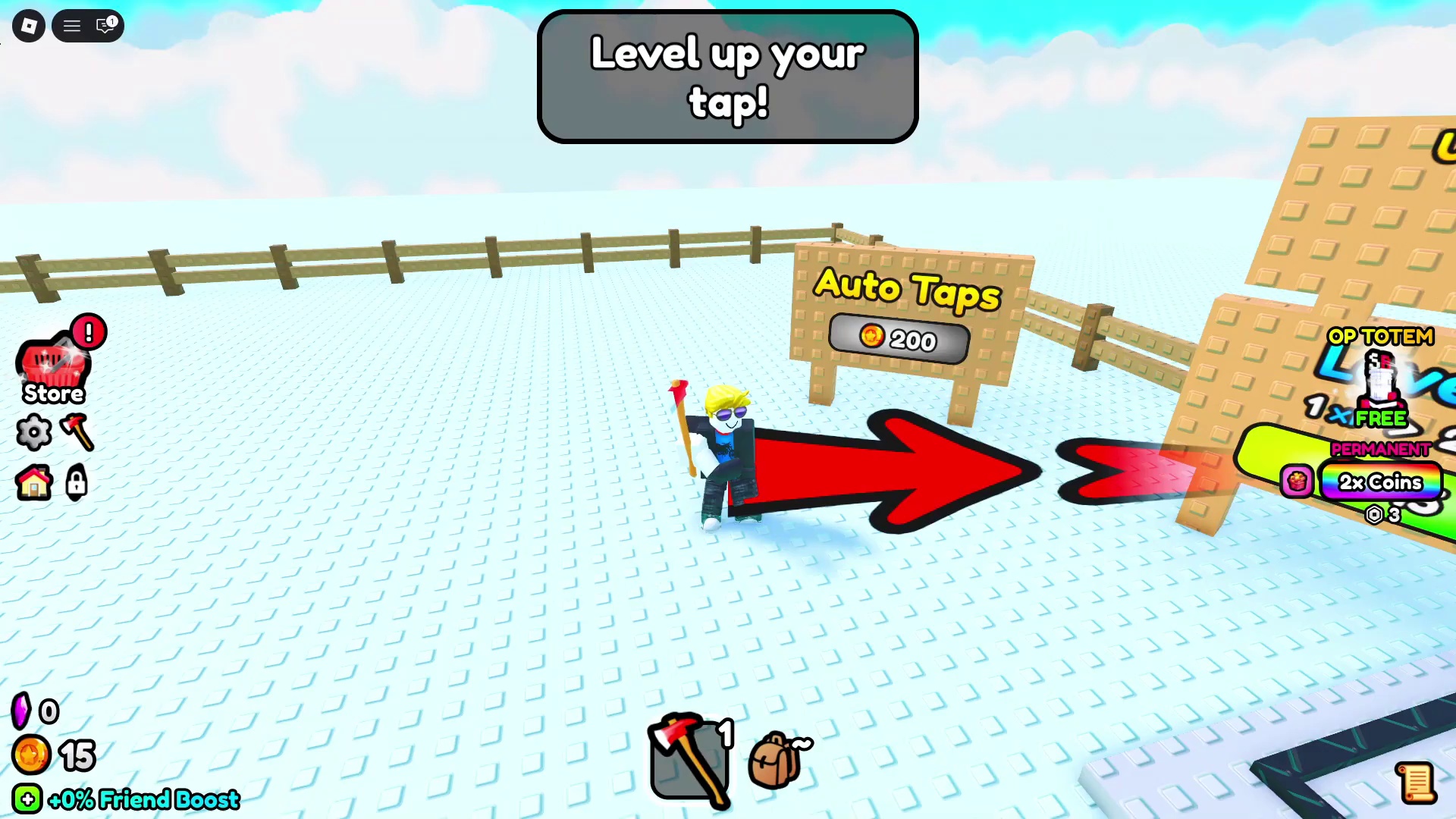
Task: Toggle the lock icon in the sidebar
Action: 76,483
